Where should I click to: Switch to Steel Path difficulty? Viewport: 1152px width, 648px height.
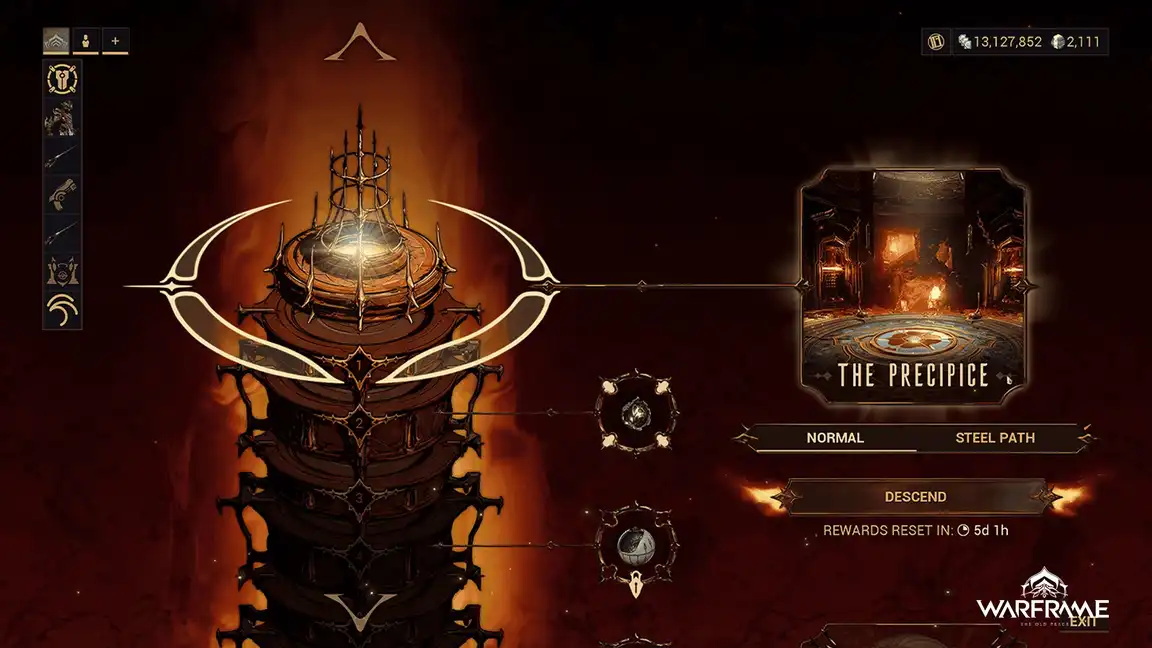pos(994,438)
